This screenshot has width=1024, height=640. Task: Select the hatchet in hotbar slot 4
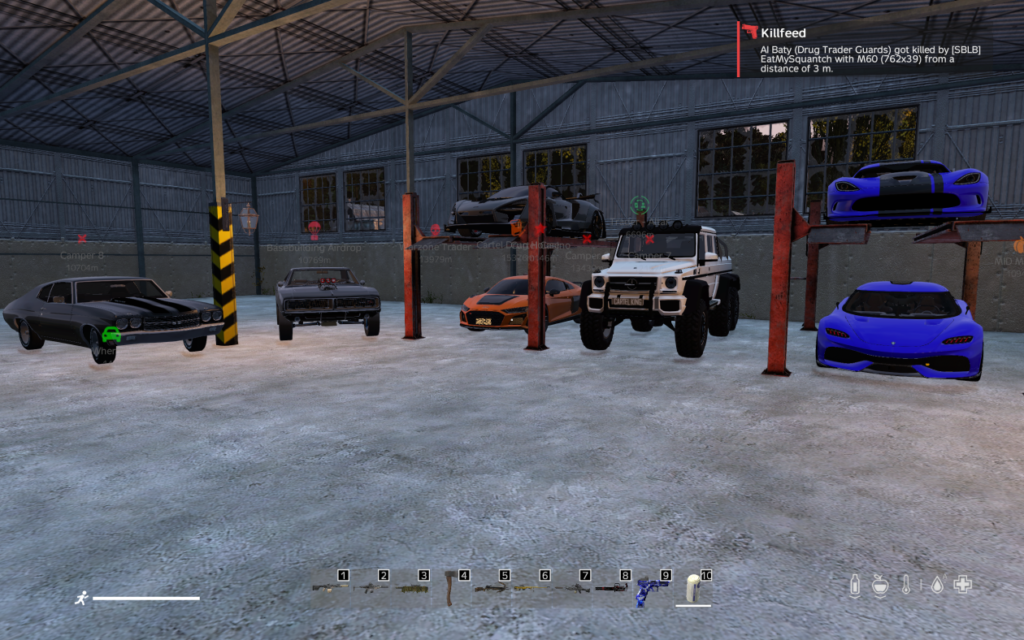coord(450,590)
